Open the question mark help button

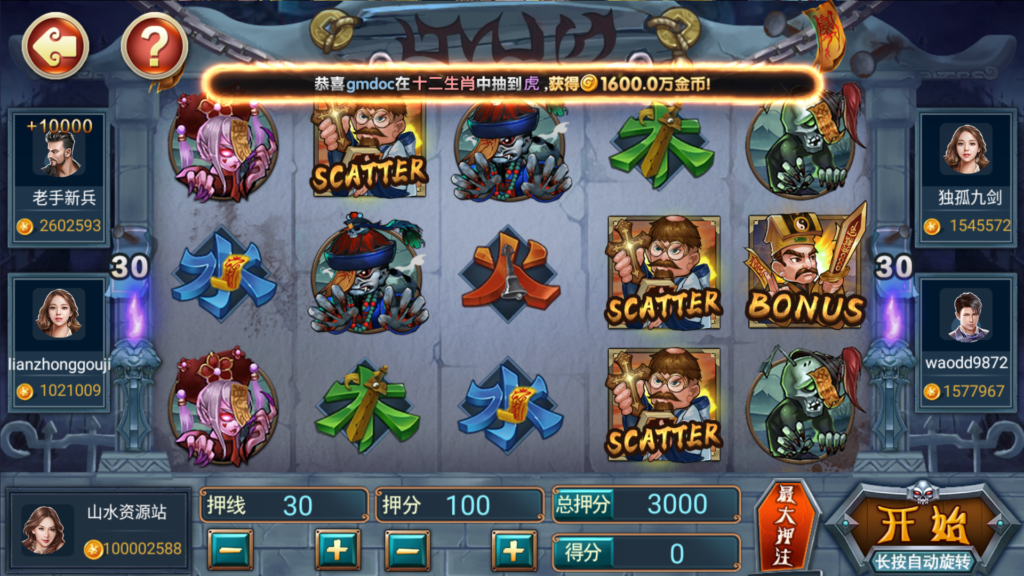click(154, 45)
